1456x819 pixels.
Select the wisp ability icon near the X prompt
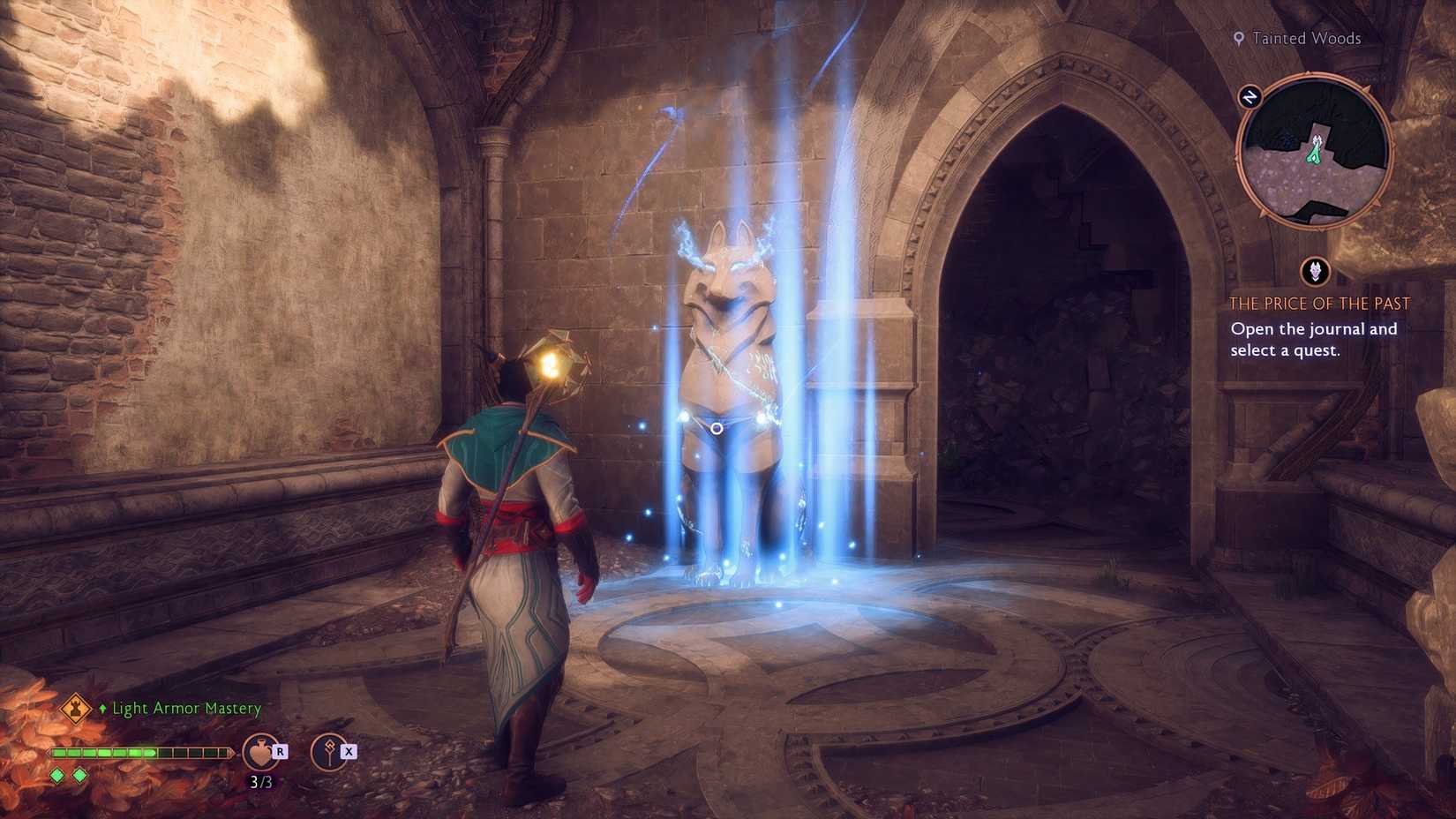(327, 753)
